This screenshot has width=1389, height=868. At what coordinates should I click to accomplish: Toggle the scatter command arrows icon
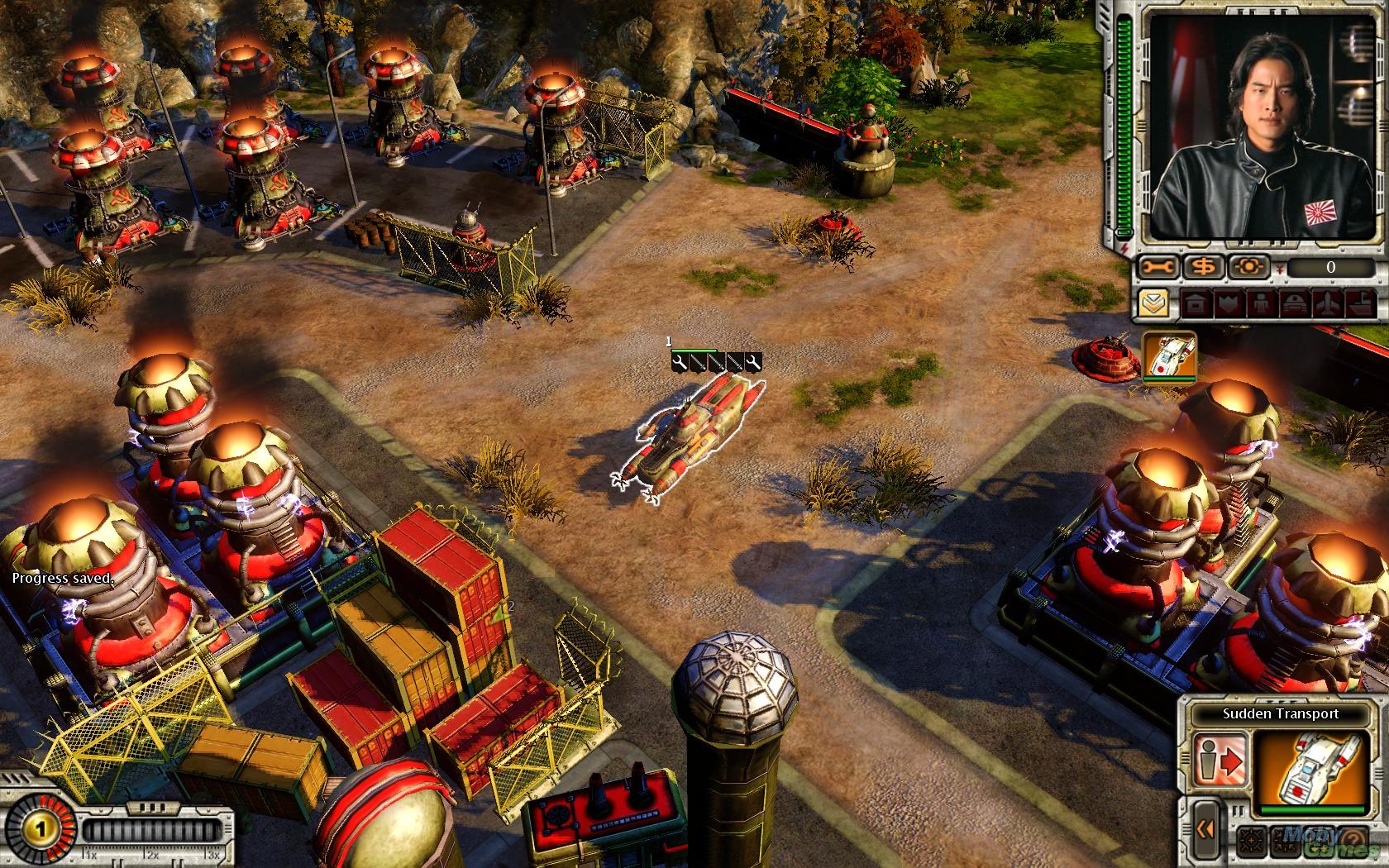click(1286, 842)
